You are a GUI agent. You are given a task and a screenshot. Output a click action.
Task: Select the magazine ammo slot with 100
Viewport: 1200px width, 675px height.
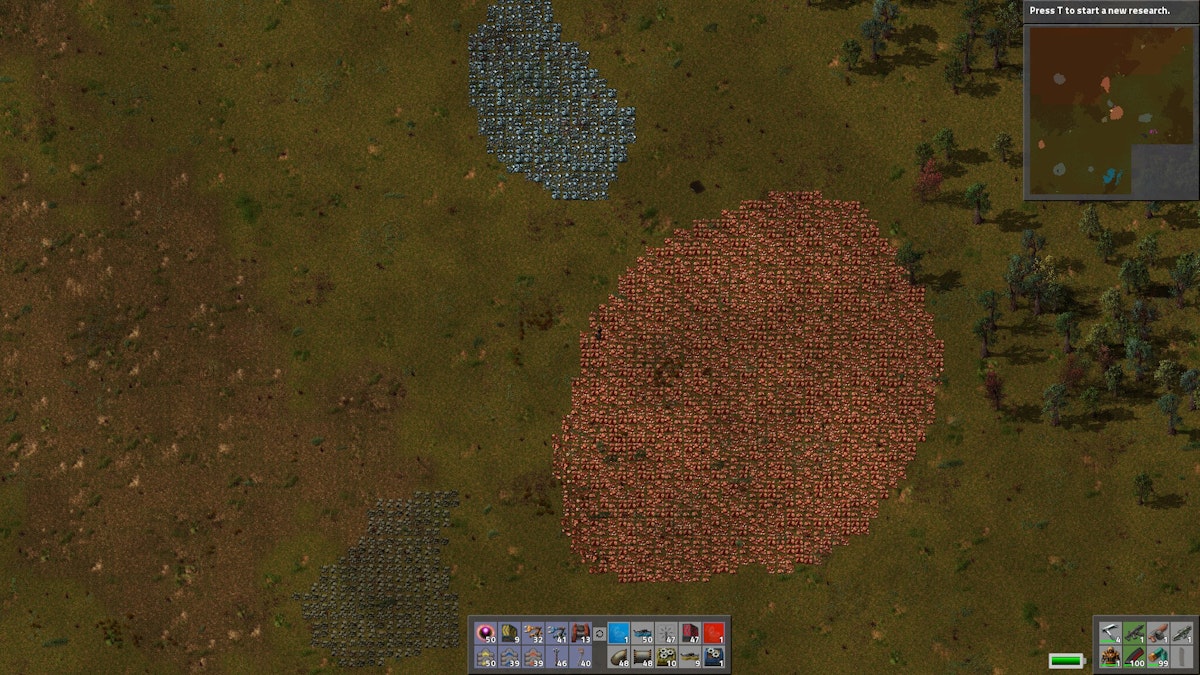click(1134, 657)
